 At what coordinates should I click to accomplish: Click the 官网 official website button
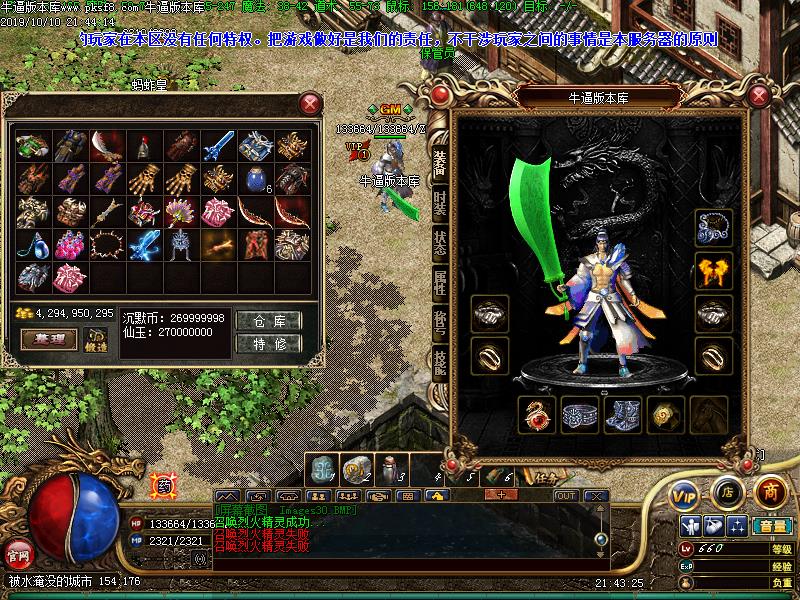pyautogui.click(x=18, y=553)
